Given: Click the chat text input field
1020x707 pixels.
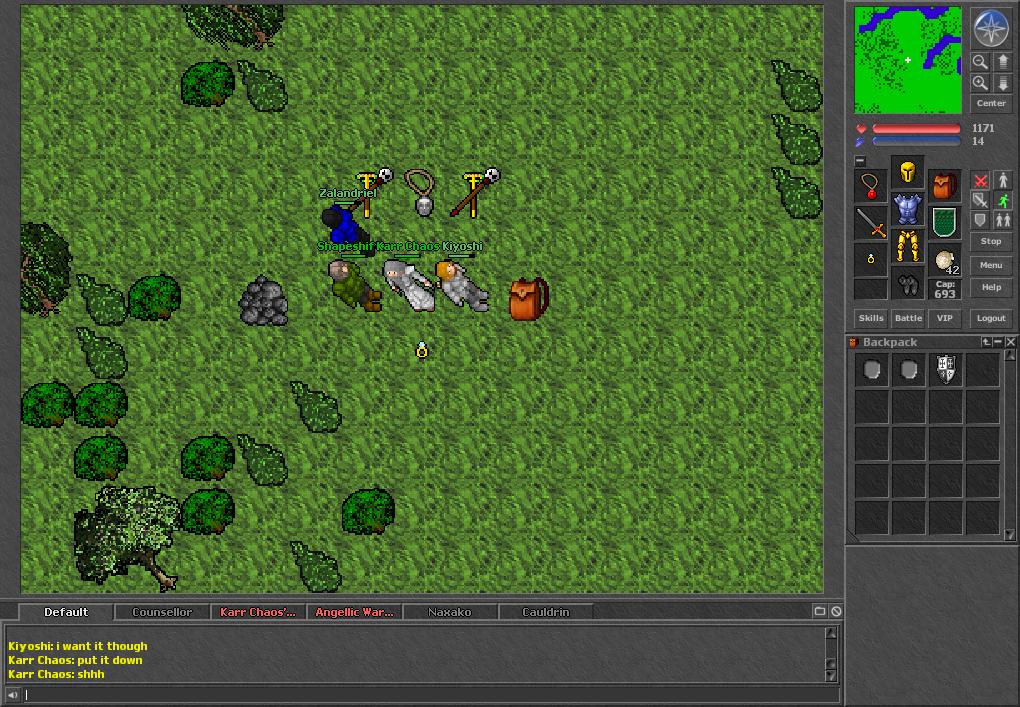Looking at the screenshot, I should [x=420, y=695].
